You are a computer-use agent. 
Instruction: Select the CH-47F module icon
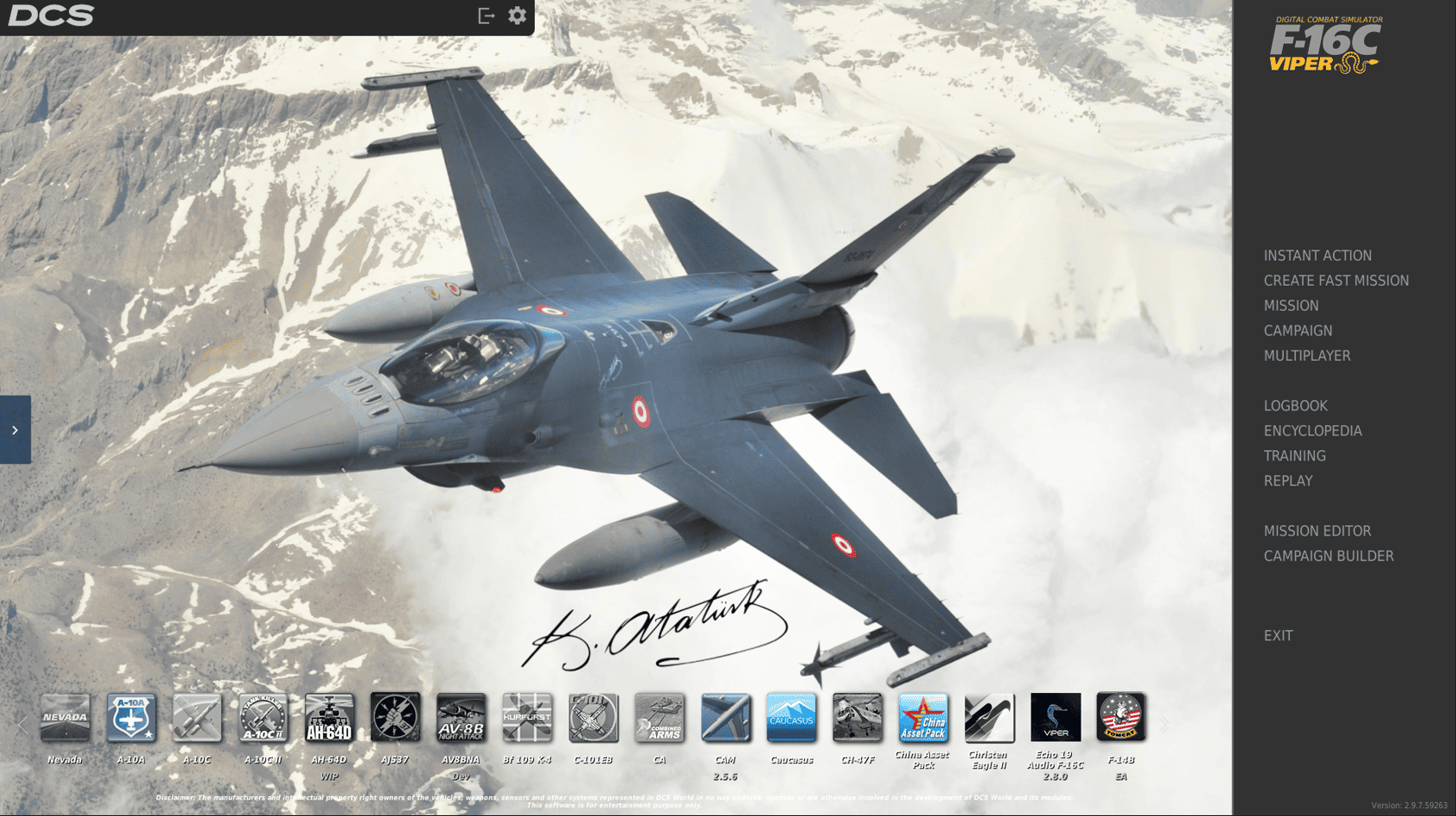(x=858, y=718)
